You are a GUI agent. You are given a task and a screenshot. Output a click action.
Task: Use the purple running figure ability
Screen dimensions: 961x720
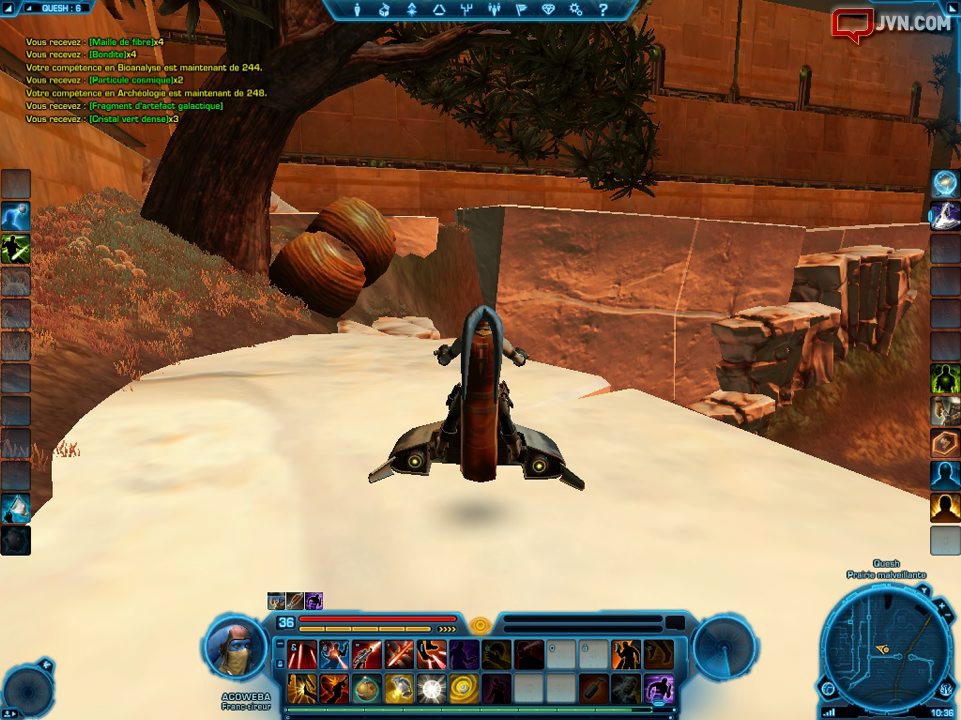(x=659, y=688)
